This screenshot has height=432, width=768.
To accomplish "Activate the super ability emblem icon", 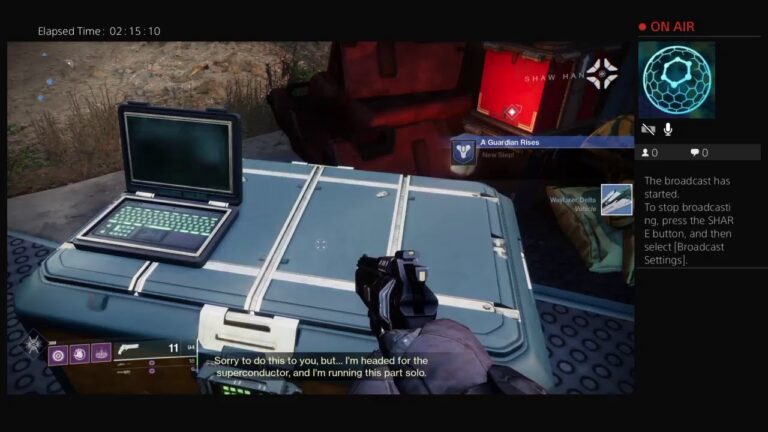I will pos(33,347).
